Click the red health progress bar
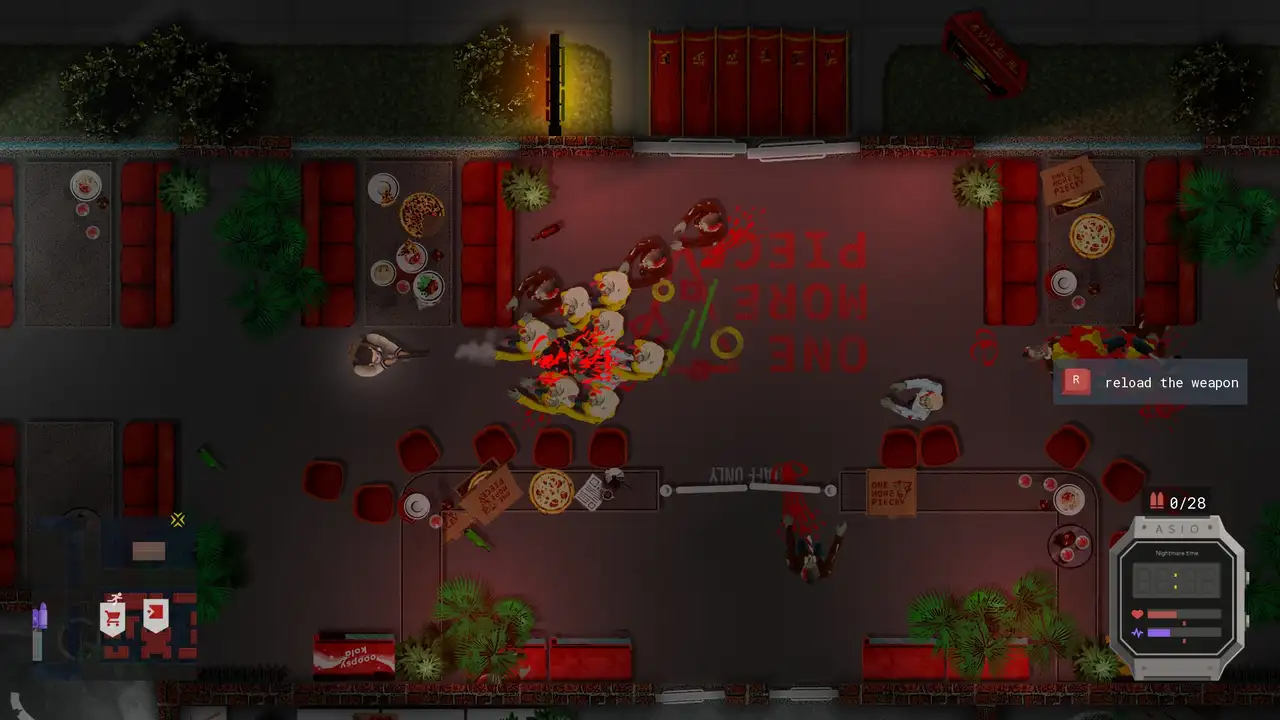The width and height of the screenshot is (1280, 720). click(x=1165, y=613)
